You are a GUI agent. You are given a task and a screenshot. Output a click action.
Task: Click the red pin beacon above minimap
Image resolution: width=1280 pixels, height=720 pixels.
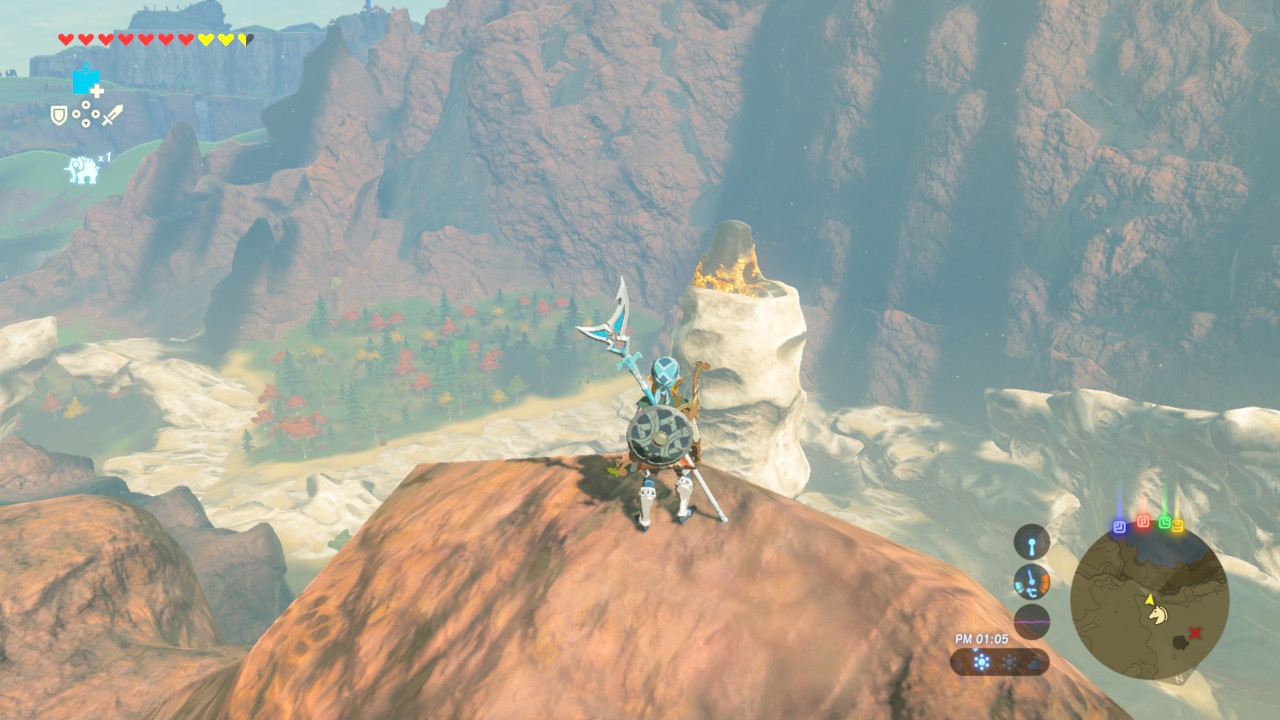tap(1143, 522)
